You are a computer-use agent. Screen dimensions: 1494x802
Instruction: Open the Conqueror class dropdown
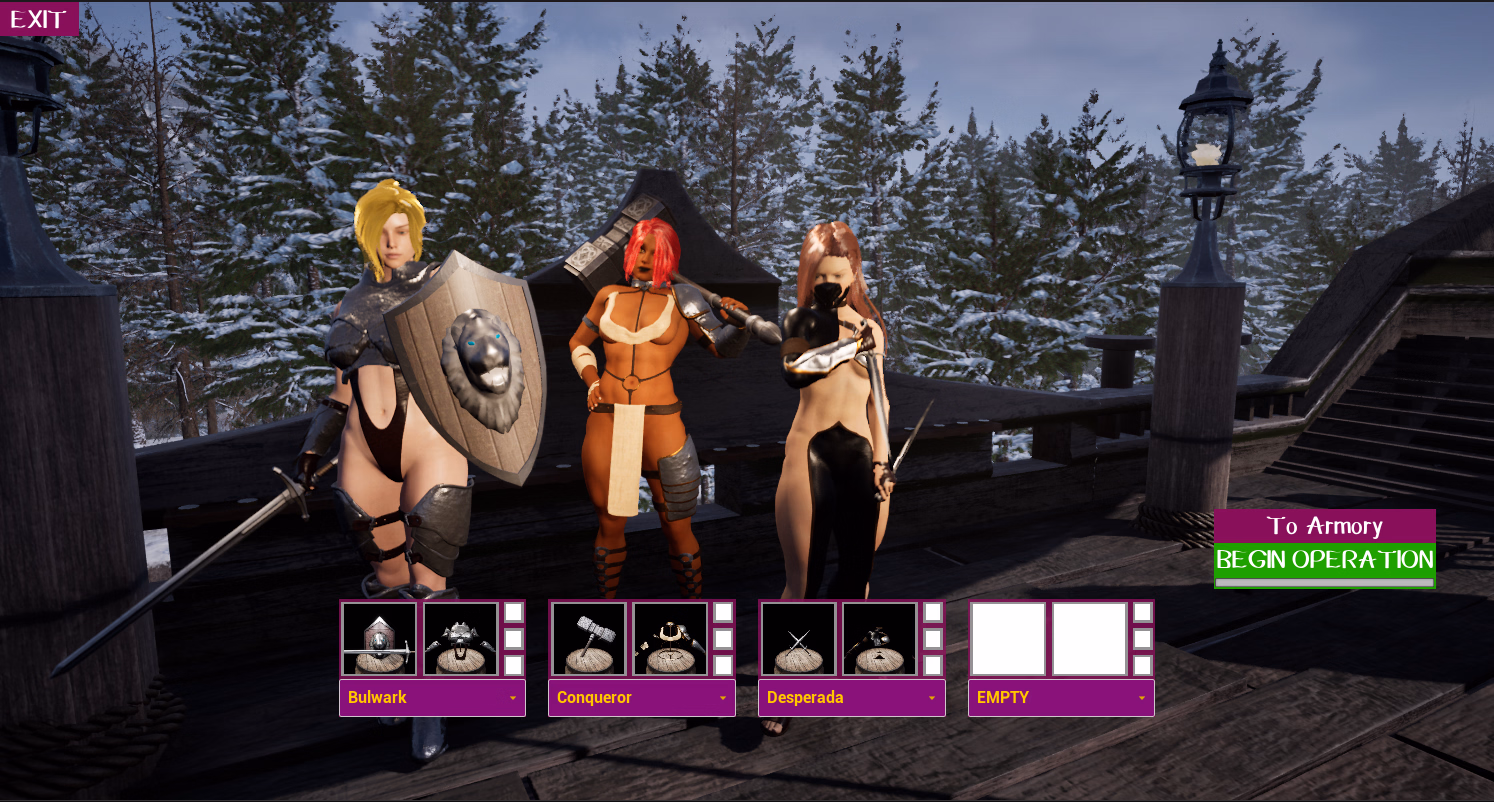coord(642,698)
